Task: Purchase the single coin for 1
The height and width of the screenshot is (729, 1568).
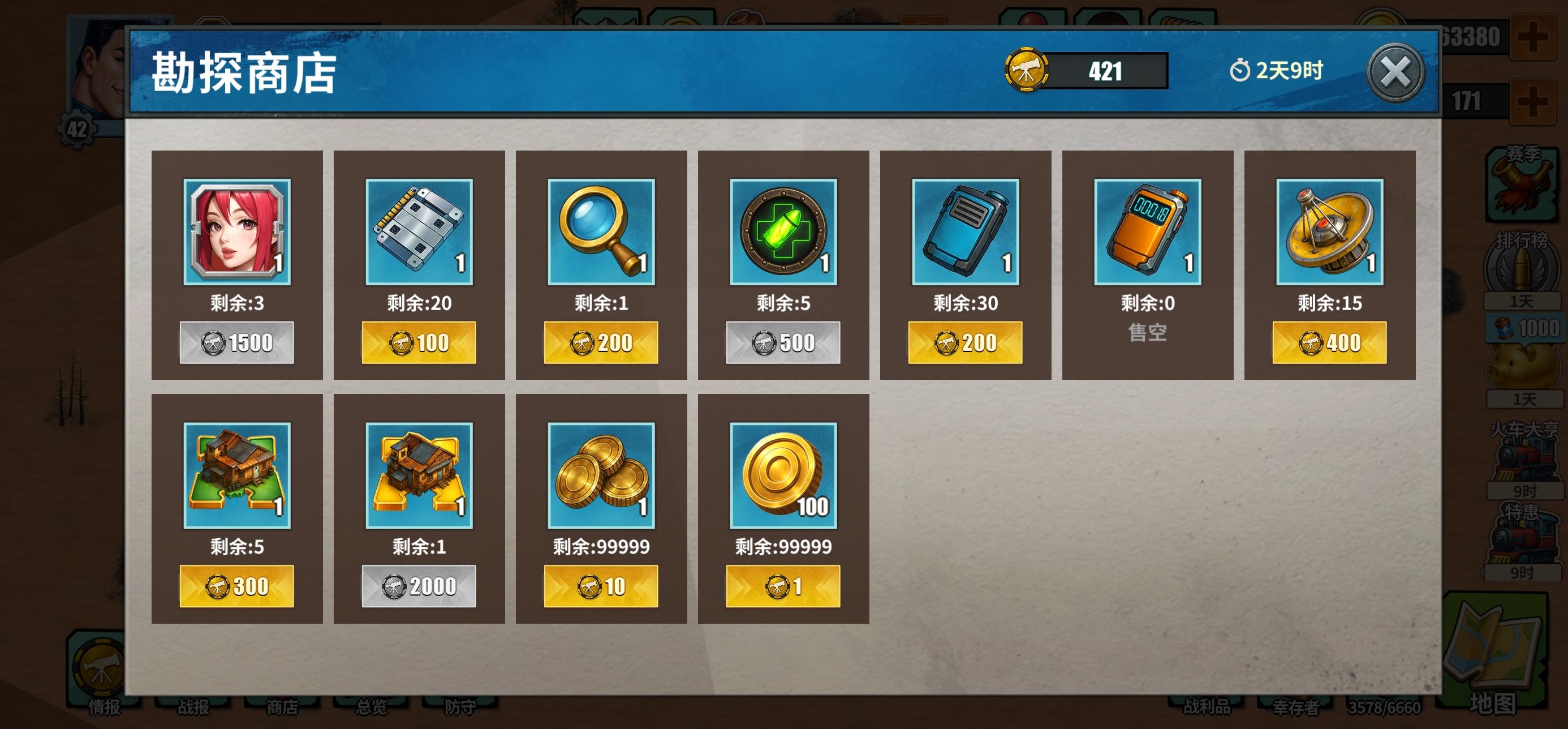Action: point(783,586)
